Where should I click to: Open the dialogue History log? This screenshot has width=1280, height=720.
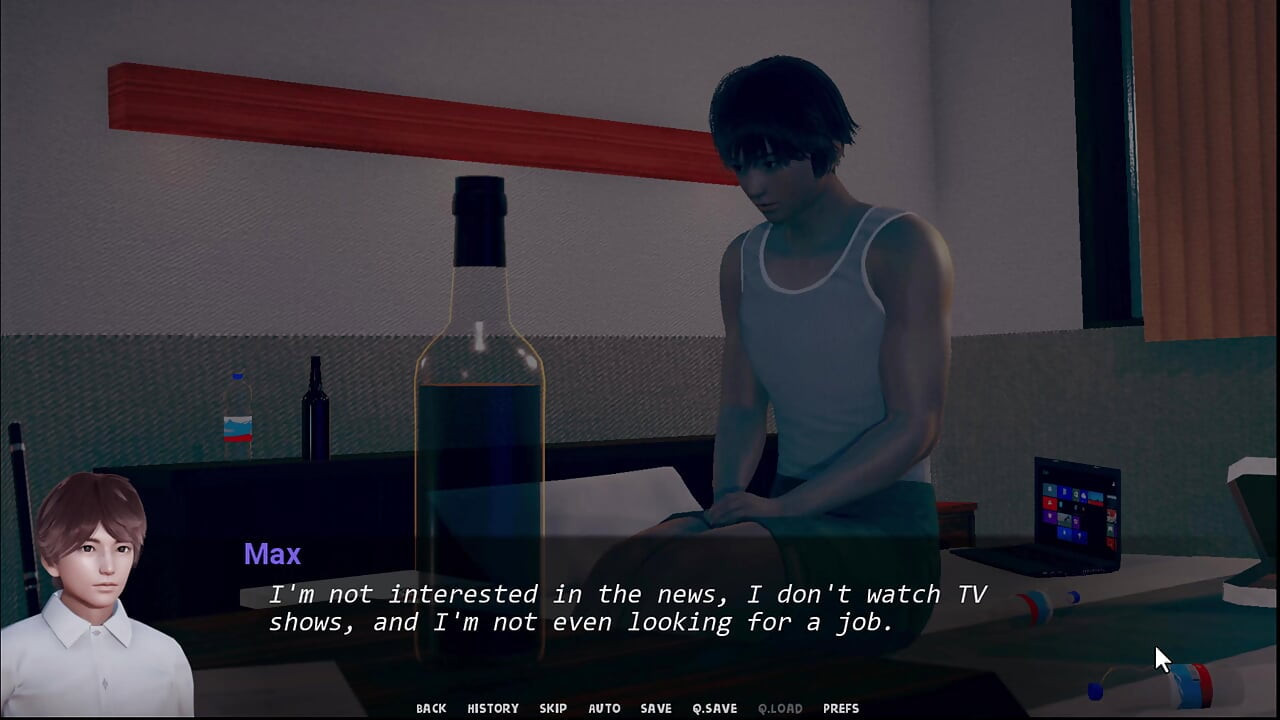coord(493,708)
